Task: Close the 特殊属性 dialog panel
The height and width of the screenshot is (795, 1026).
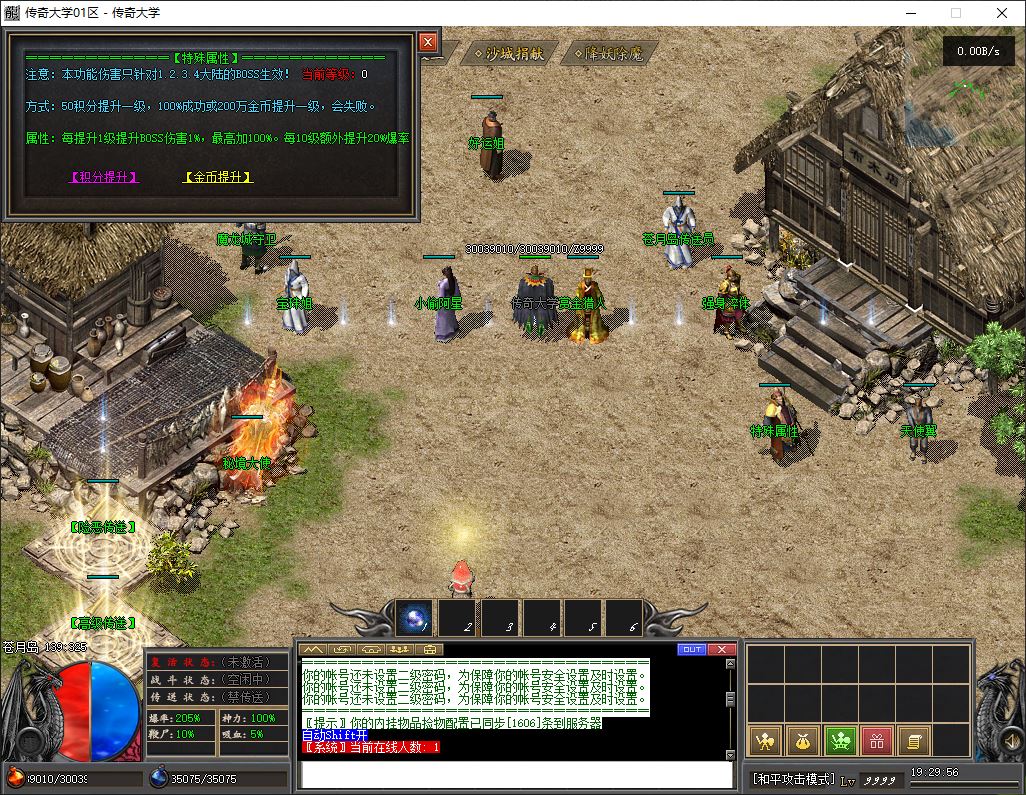Action: point(428,42)
